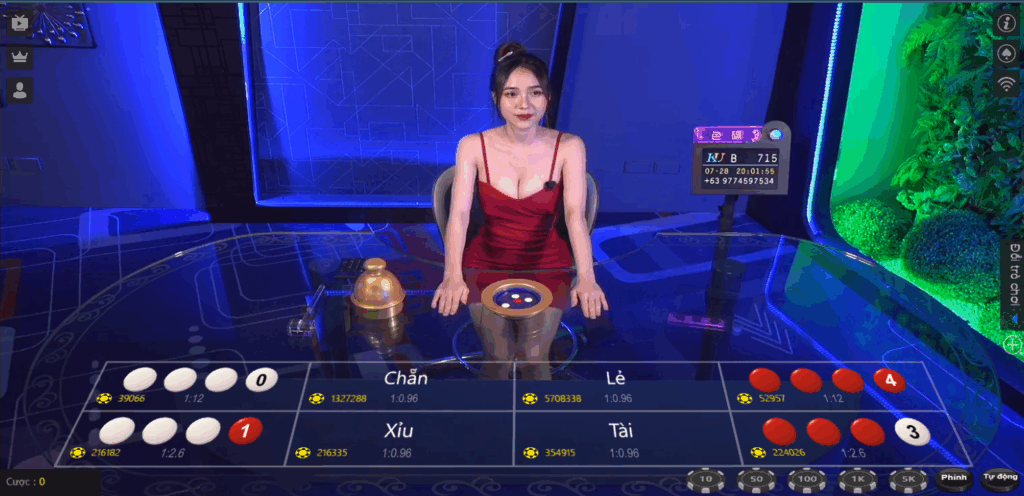Image resolution: width=1024 pixels, height=496 pixels.
Task: Activate the Tự động auto-bet button
Action: coord(999,478)
